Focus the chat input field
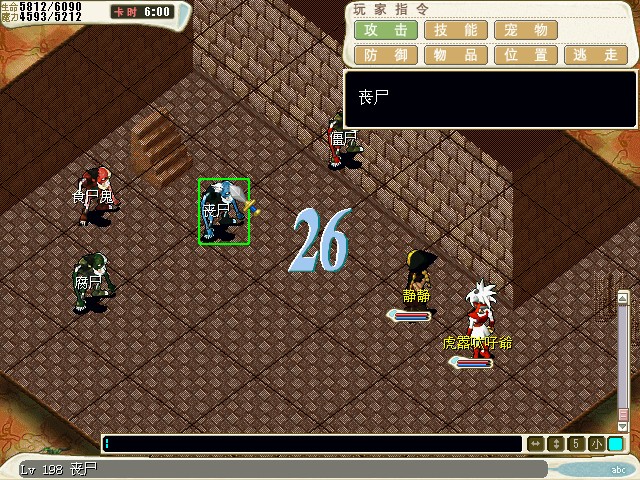 [312, 443]
